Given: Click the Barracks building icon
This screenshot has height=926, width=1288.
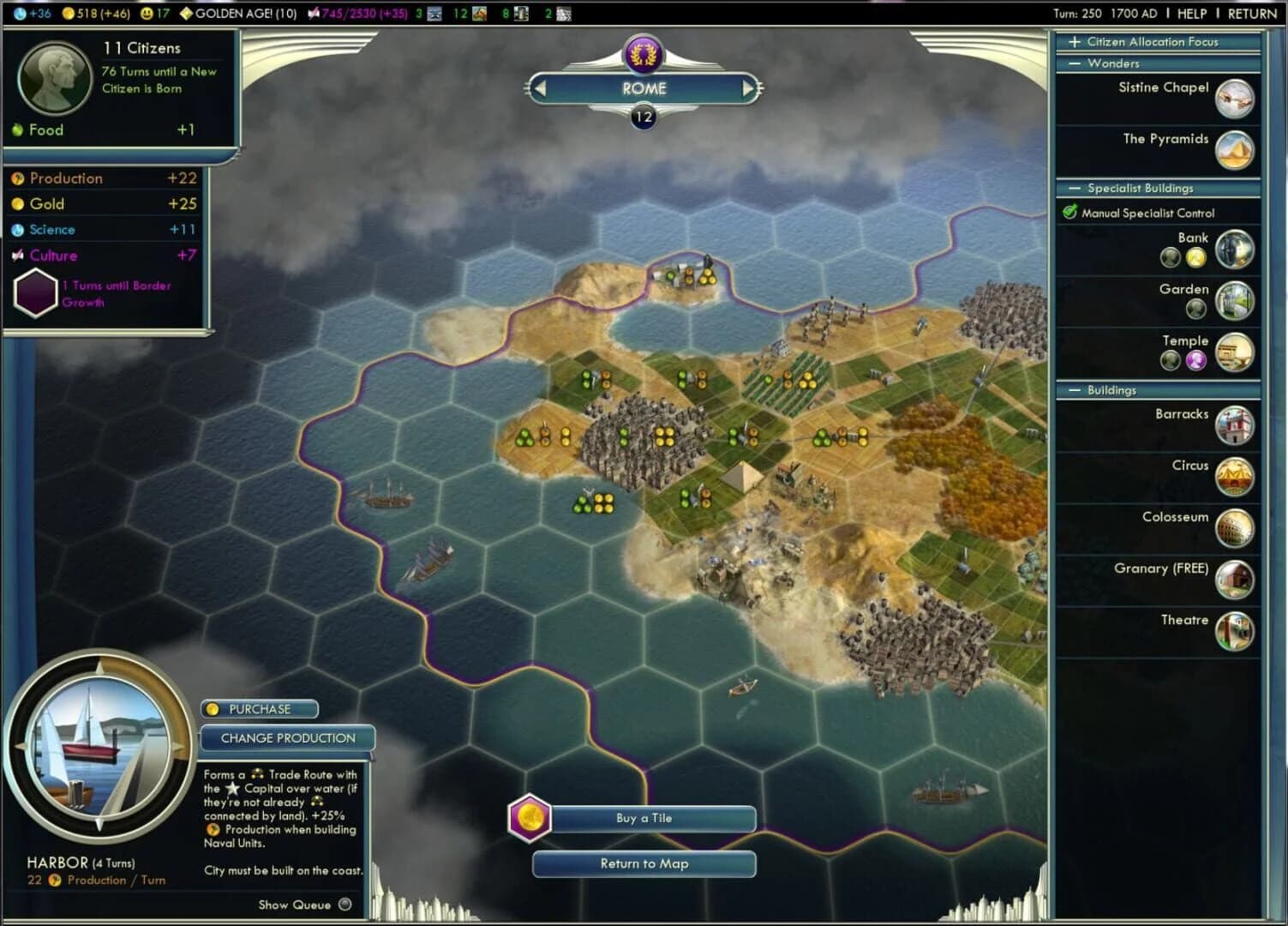Looking at the screenshot, I should pyautogui.click(x=1235, y=424).
